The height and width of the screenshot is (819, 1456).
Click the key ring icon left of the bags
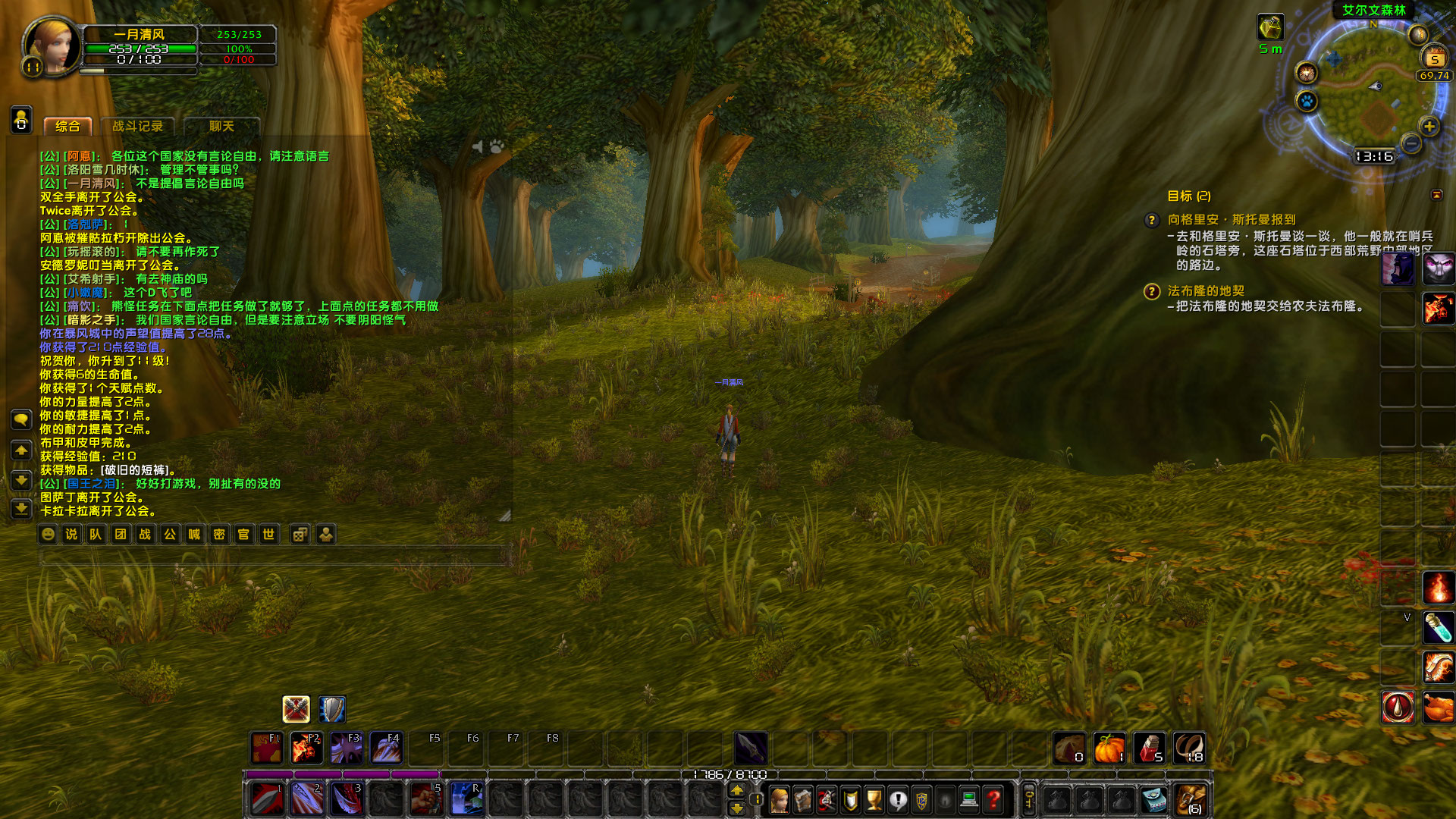(1029, 798)
